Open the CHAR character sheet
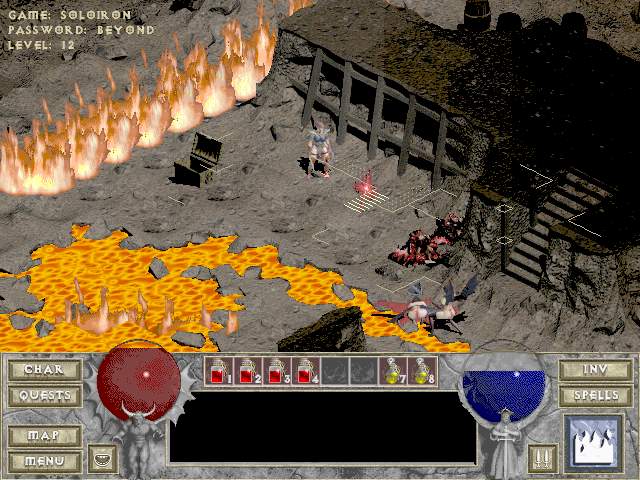Image resolution: width=640 pixels, height=480 pixels. tap(44, 370)
